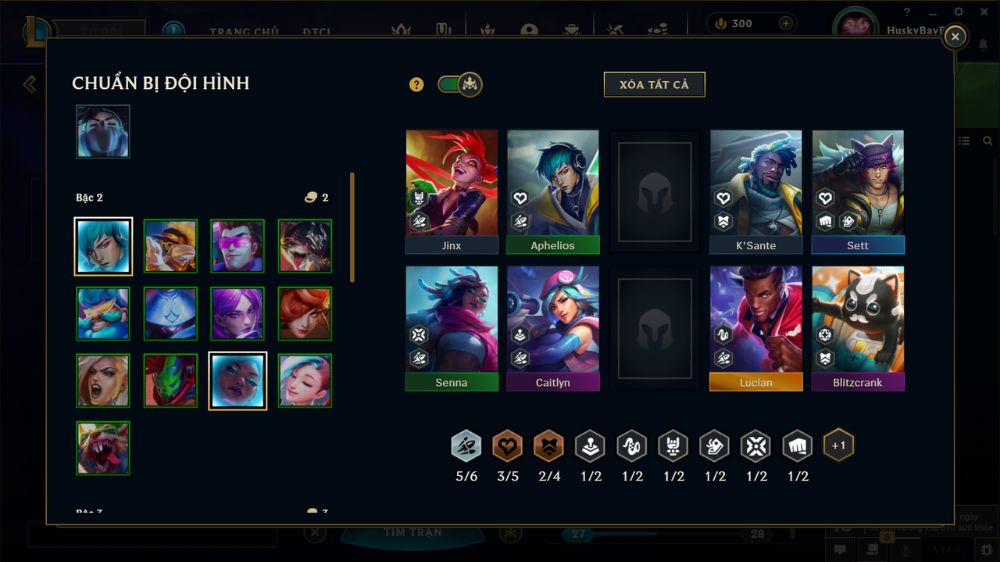Choose the Caitlyn champion card
1000x562 pixels.
553,327
